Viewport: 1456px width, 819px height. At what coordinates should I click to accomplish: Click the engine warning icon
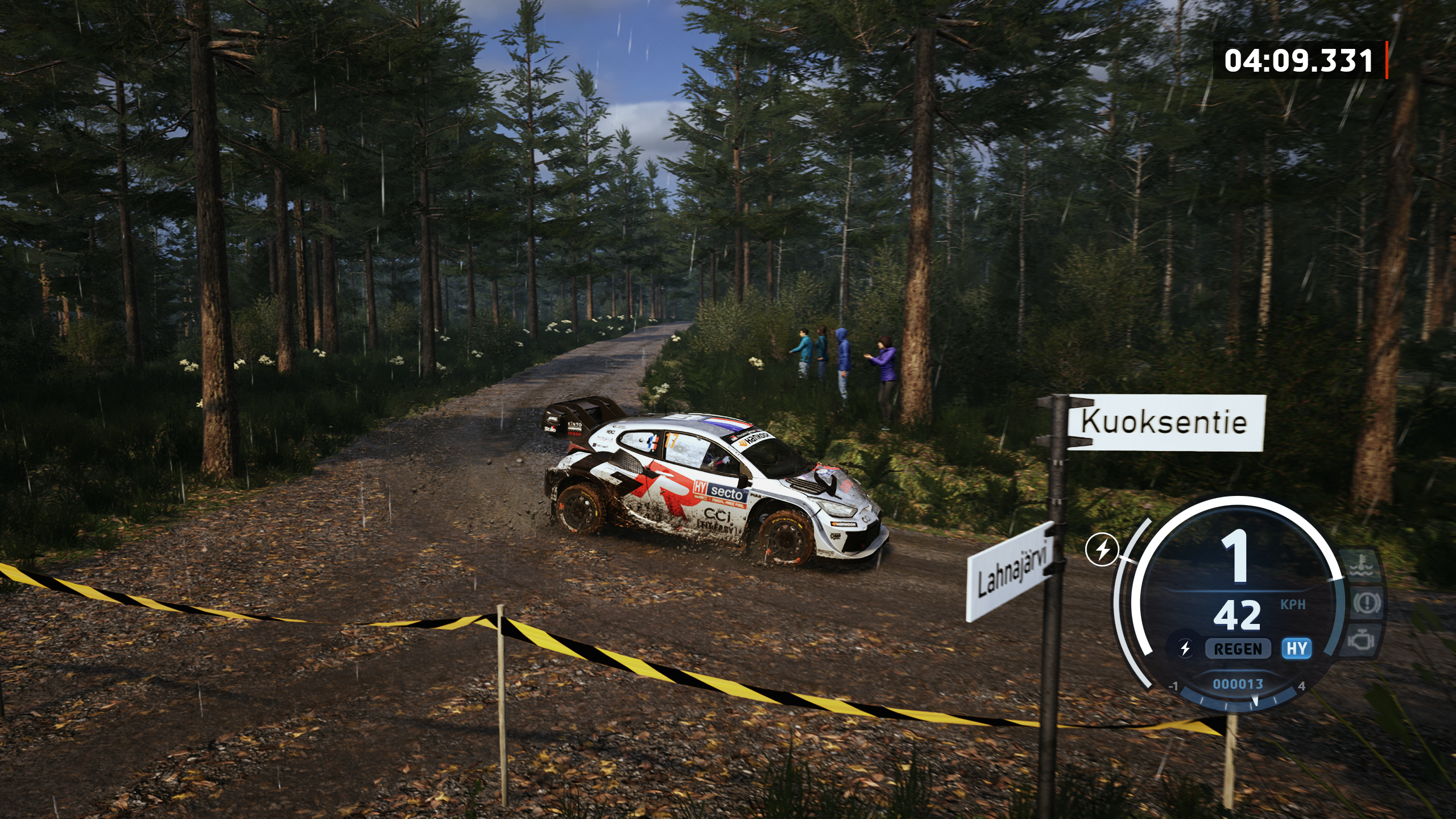click(1362, 640)
